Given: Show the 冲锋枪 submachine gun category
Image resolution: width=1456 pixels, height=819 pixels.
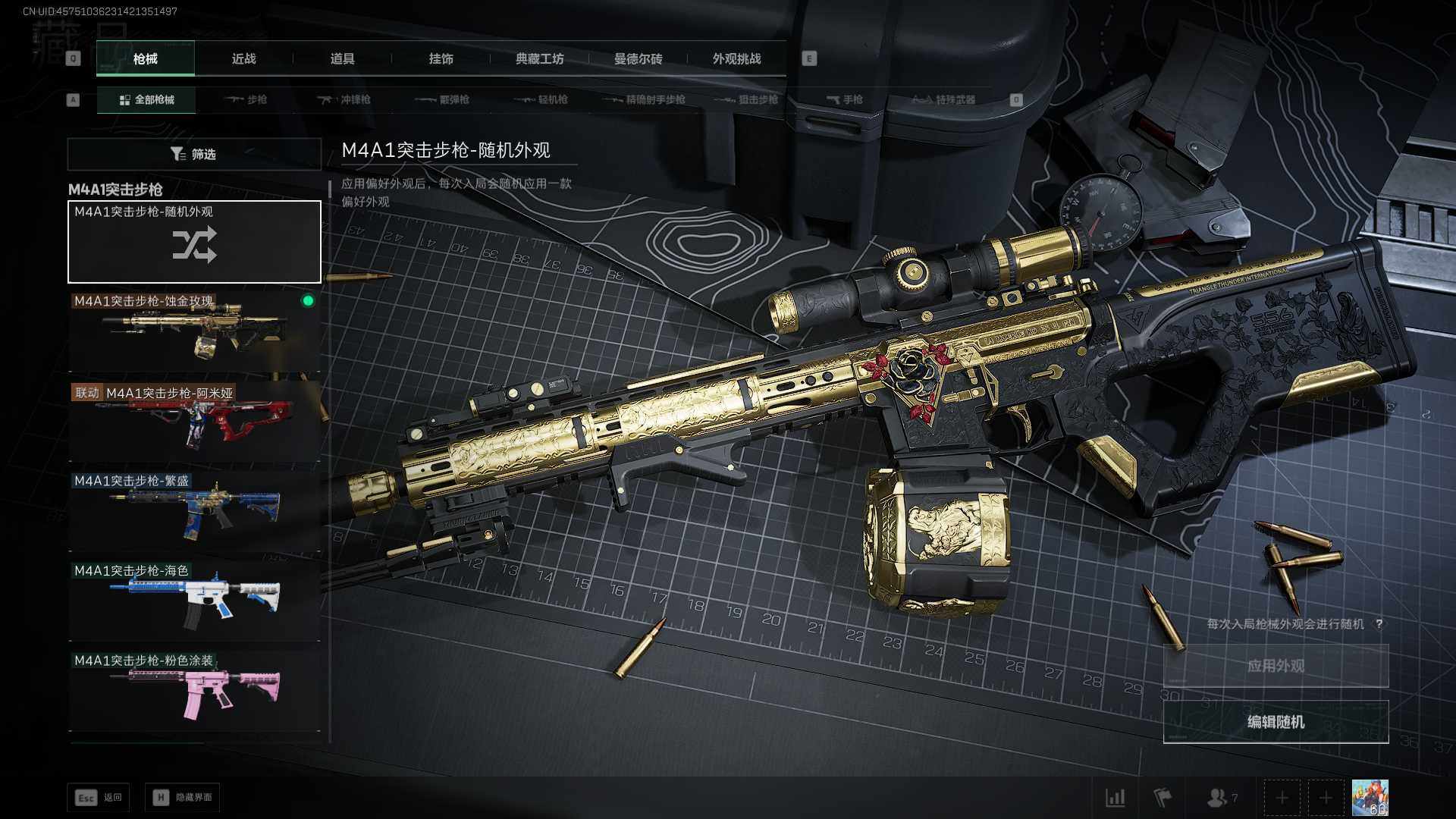Looking at the screenshot, I should point(345,99).
